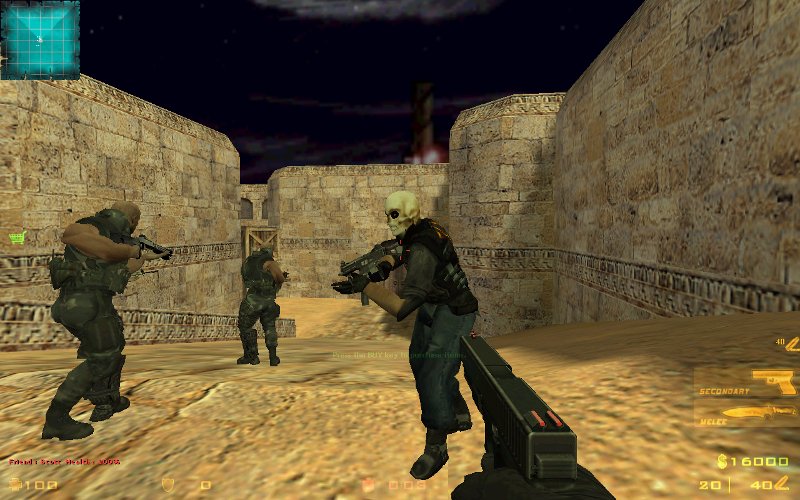Screen dimensions: 800x500
Task: Select the secondary pistol weapon slot
Action: pyautogui.click(x=747, y=382)
